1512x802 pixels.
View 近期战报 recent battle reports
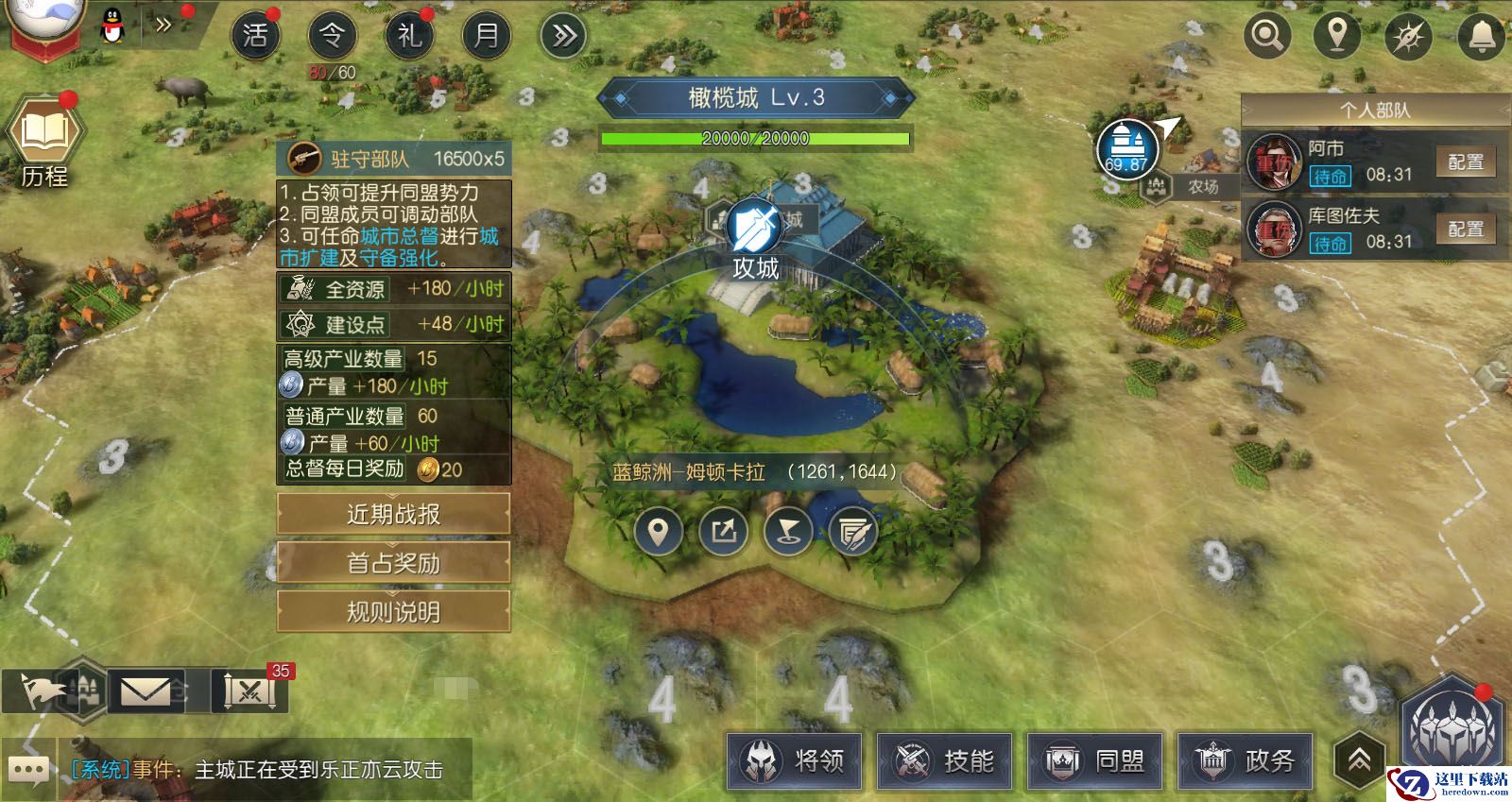coord(393,515)
